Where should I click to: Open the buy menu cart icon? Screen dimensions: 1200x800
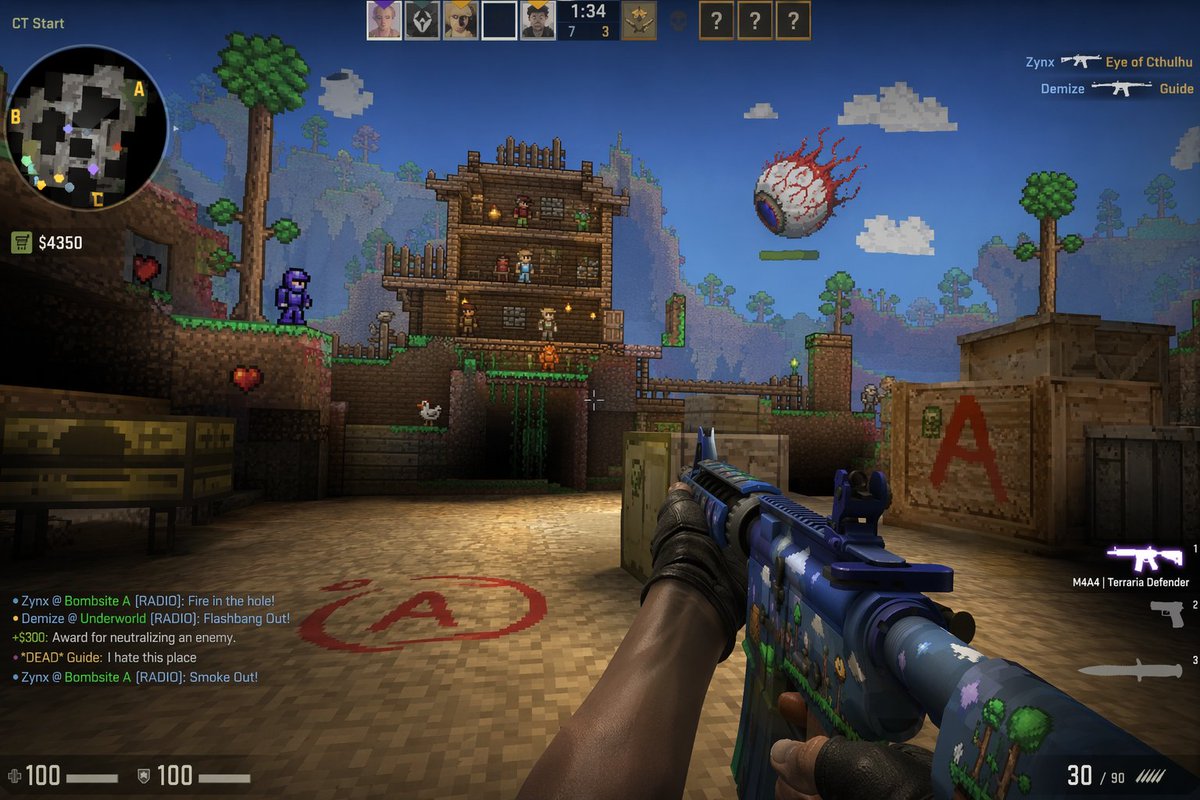pyautogui.click(x=21, y=242)
